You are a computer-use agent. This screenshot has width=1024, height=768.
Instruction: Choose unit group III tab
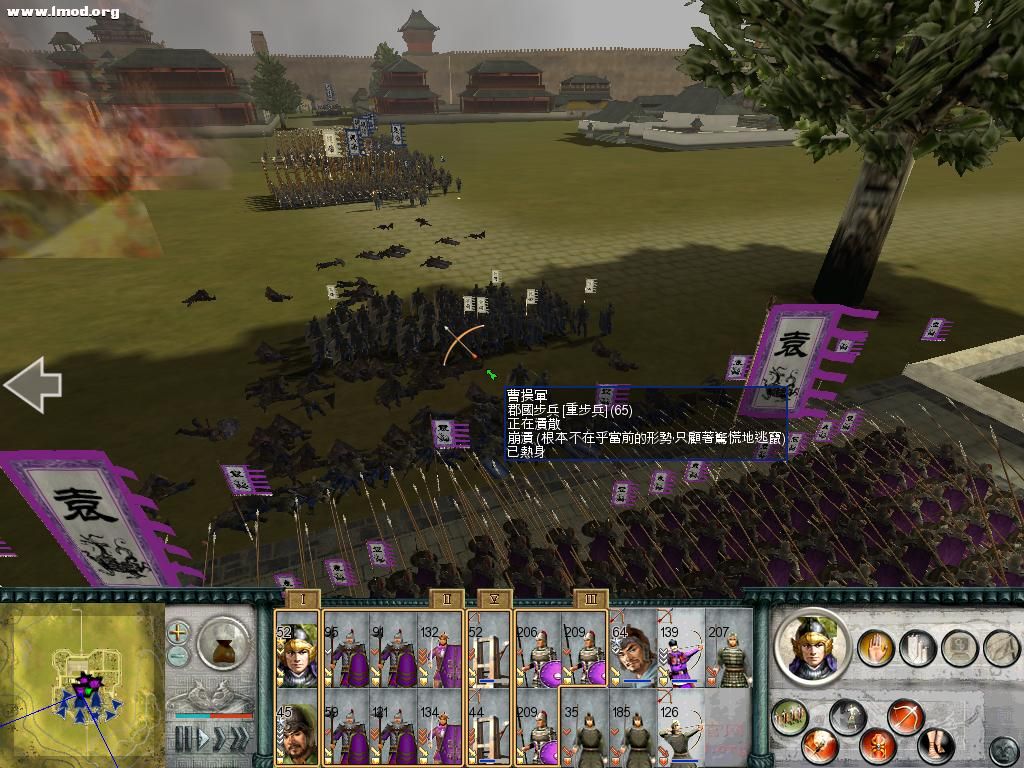[591, 599]
